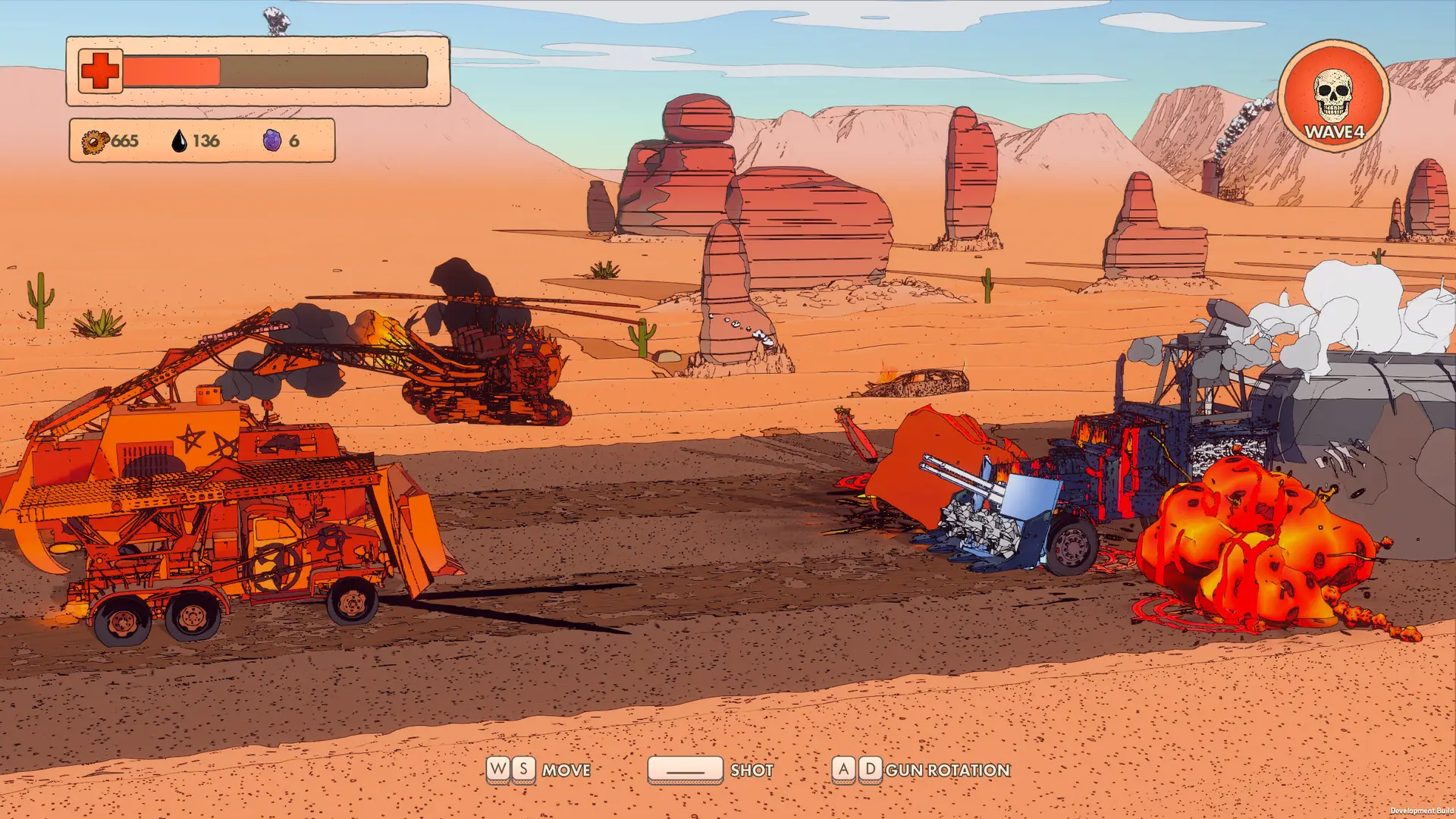Screen dimensions: 1456x819
Task: Select the black oil drop icon
Action: click(x=179, y=140)
